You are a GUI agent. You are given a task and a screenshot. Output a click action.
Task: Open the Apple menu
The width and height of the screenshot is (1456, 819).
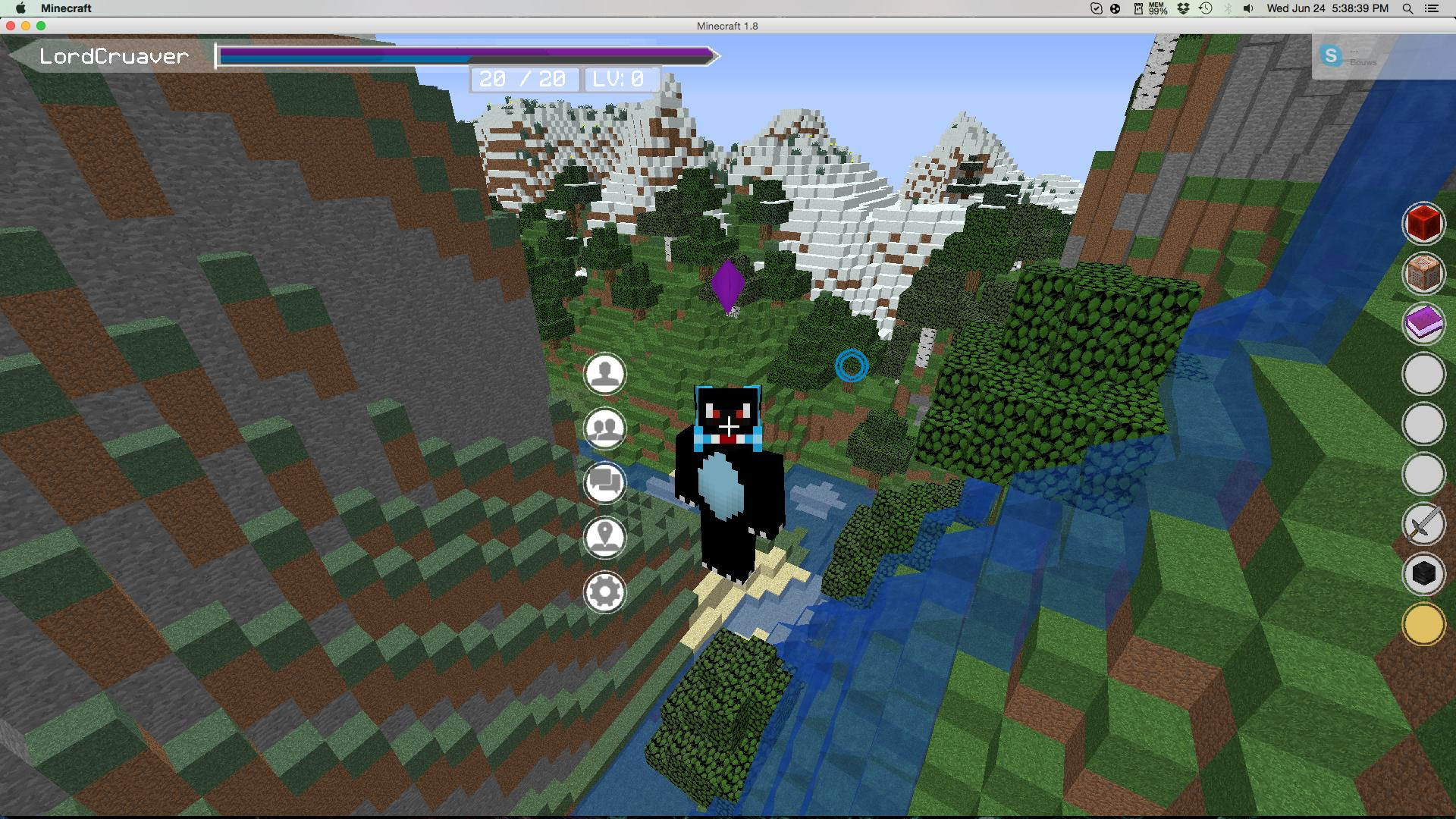21,8
